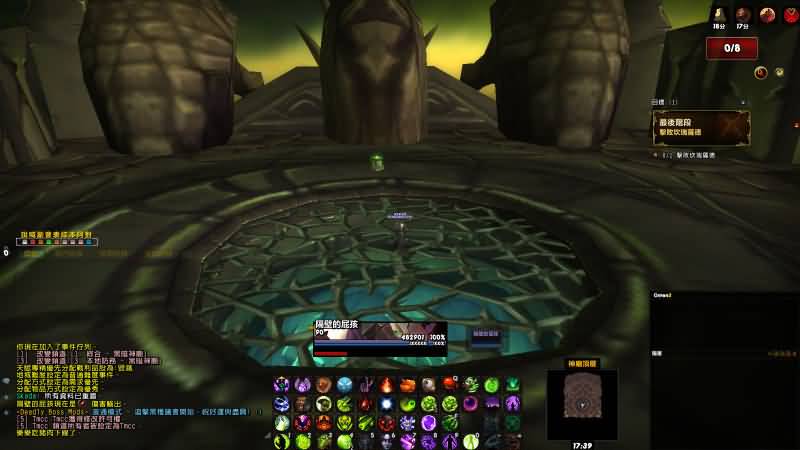Click the colored raid marker bar
Screen dimensions: 800x450
[x=59, y=242]
